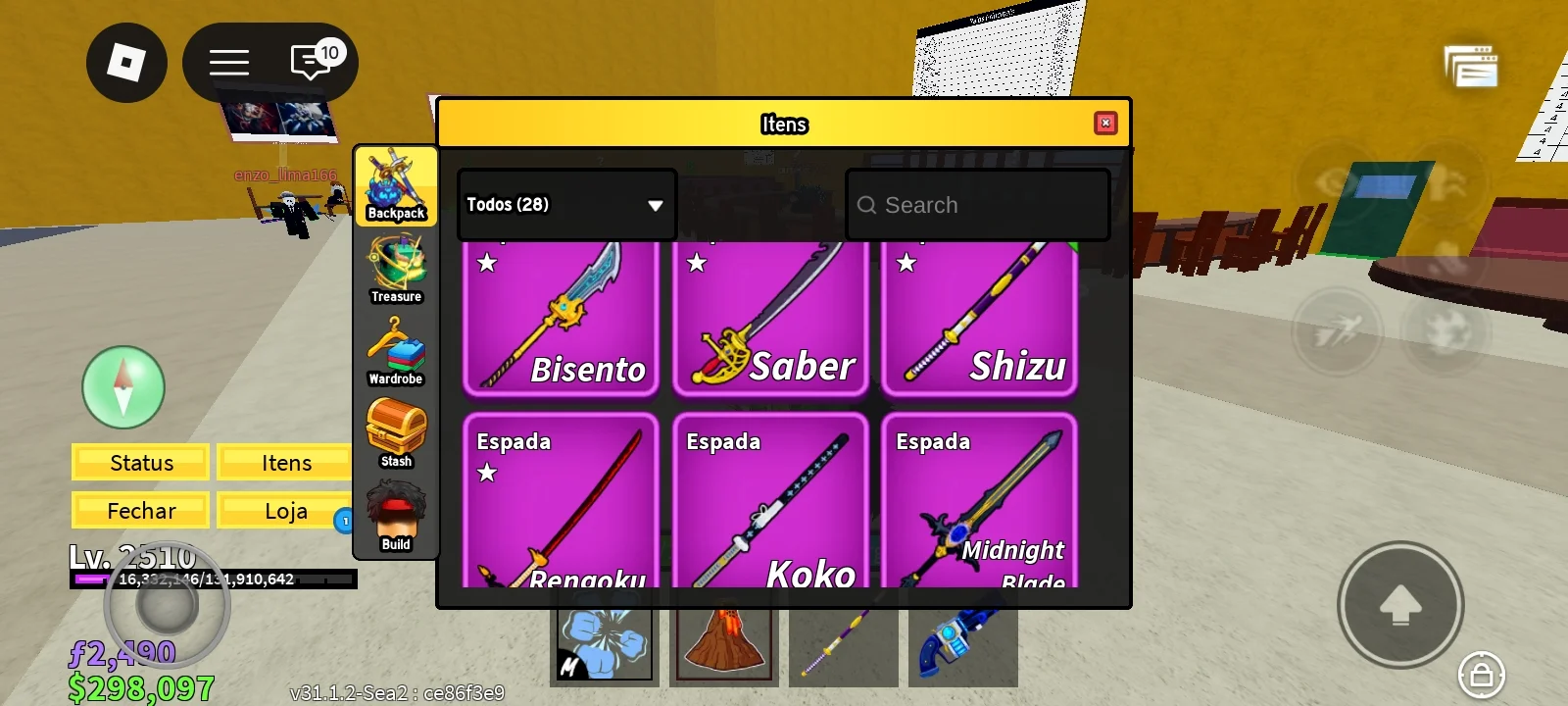Open the Todos (28) filter dropdown

tap(565, 205)
